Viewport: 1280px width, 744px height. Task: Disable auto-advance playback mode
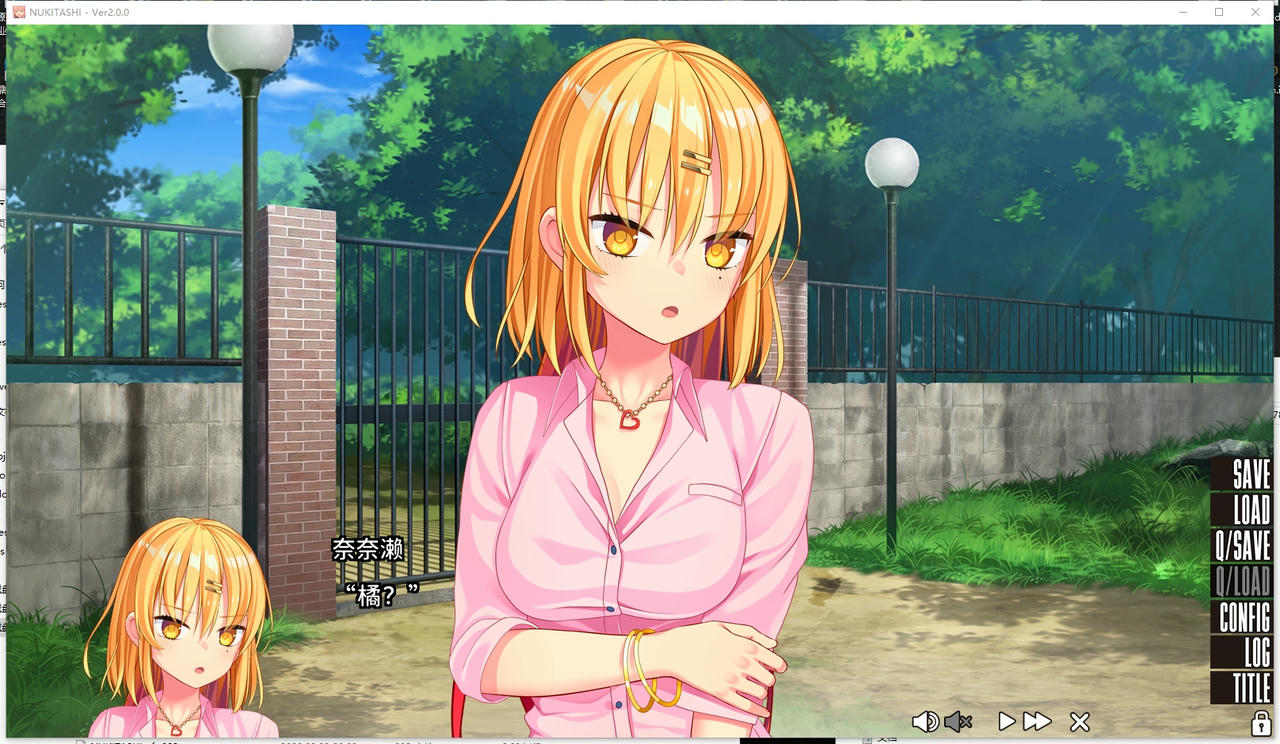click(x=1006, y=720)
